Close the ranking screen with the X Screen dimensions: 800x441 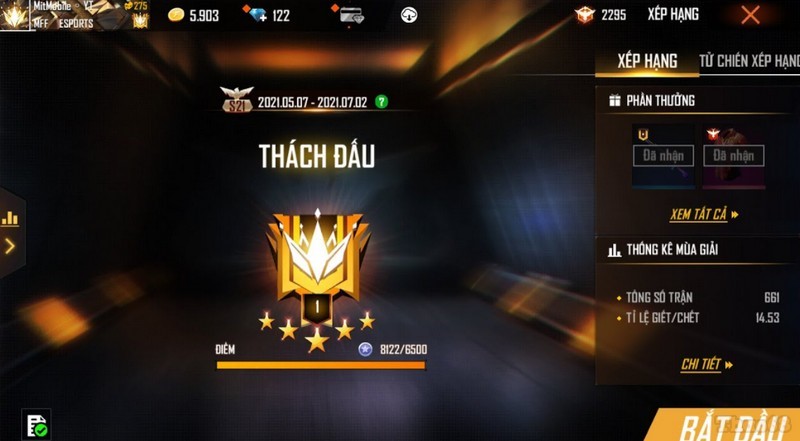(x=750, y=15)
